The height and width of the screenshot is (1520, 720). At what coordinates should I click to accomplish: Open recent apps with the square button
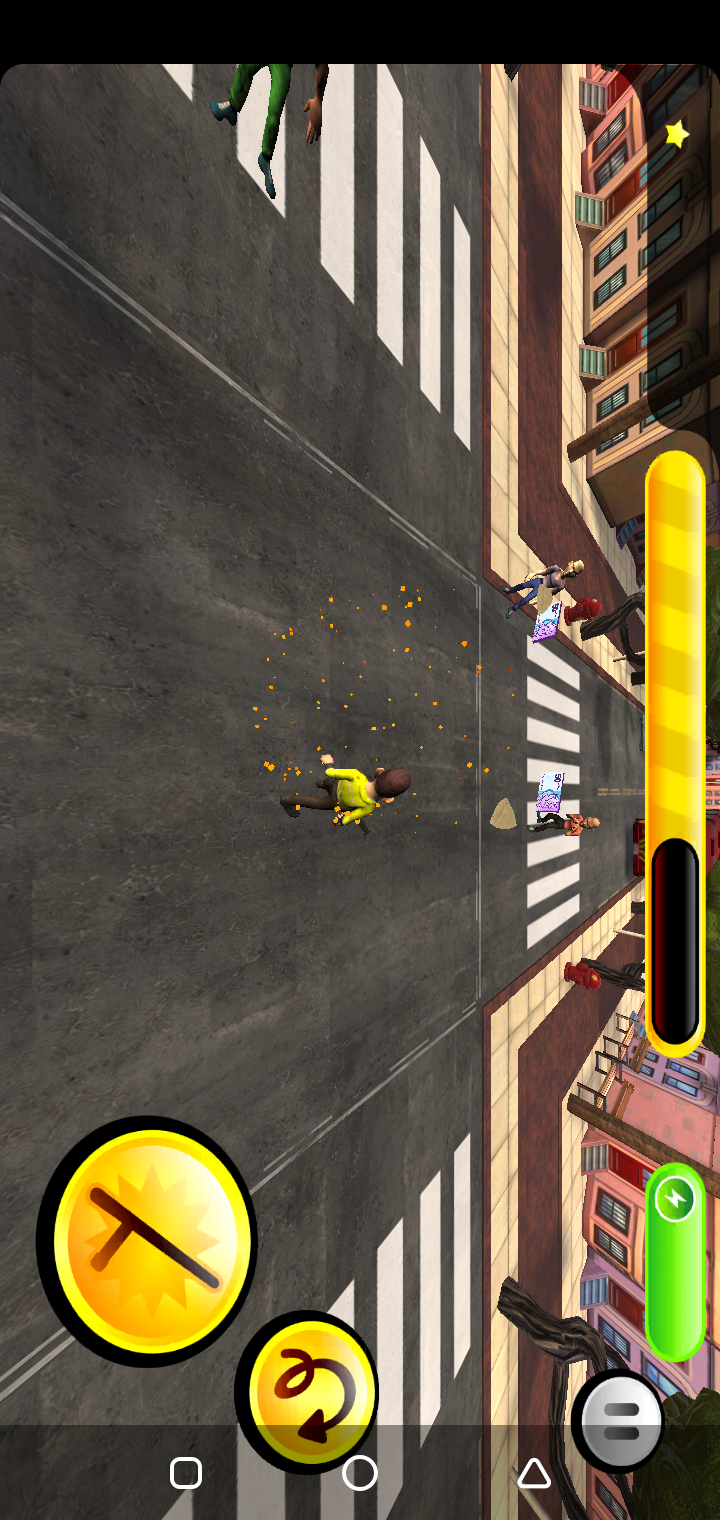point(186,1473)
